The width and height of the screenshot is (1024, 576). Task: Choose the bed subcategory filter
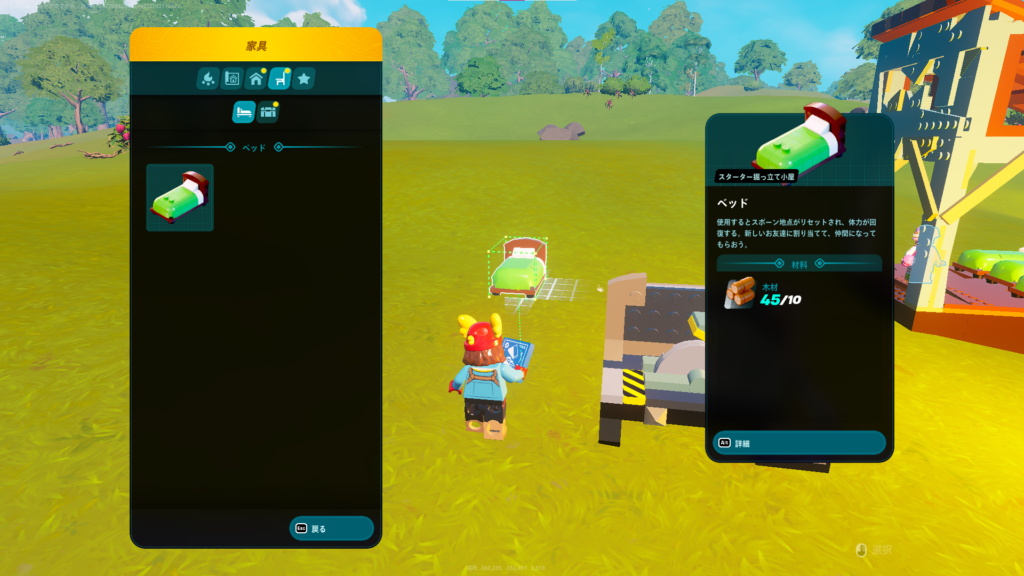pos(243,112)
